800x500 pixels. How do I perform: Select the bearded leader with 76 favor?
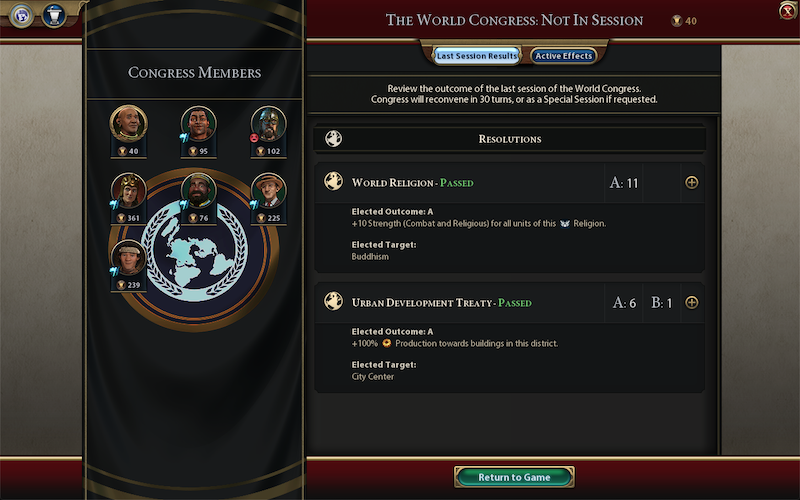(x=199, y=190)
